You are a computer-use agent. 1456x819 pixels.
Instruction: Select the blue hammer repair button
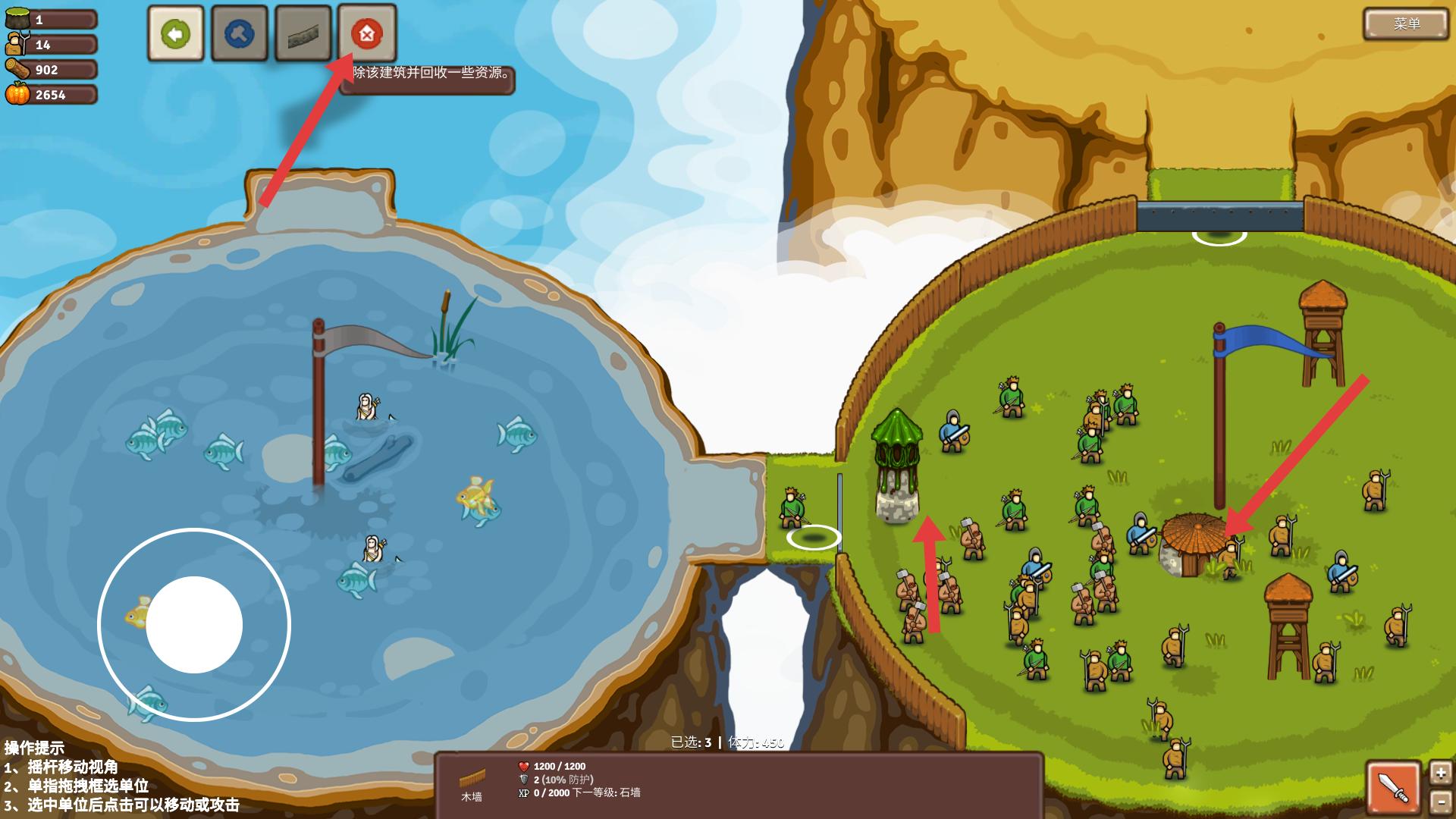240,33
